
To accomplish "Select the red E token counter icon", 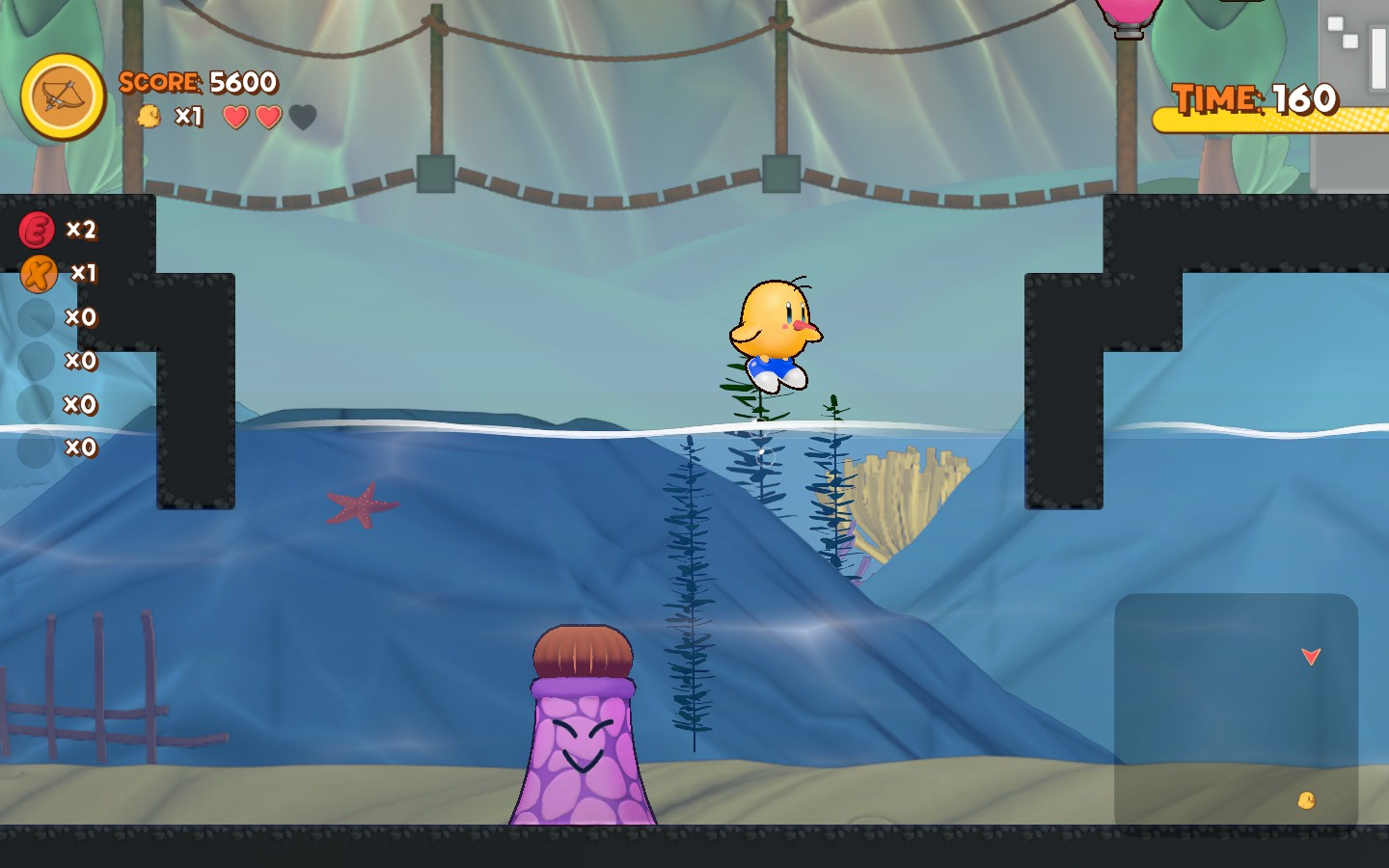I will point(37,231).
